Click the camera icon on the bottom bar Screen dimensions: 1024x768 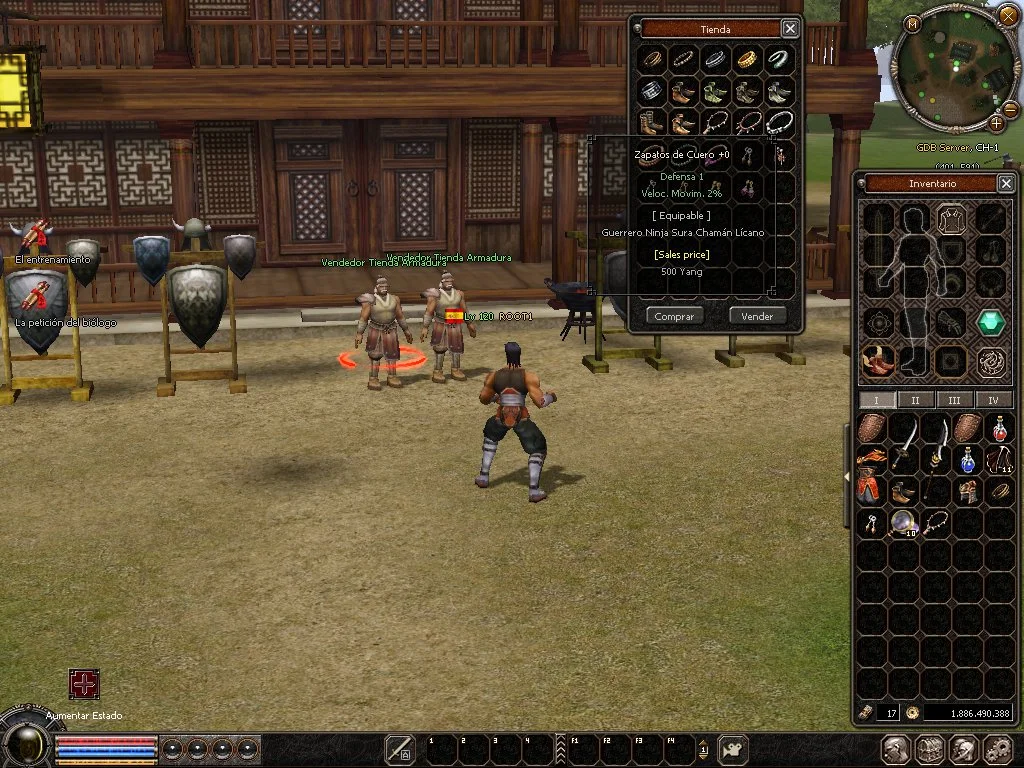(x=734, y=749)
